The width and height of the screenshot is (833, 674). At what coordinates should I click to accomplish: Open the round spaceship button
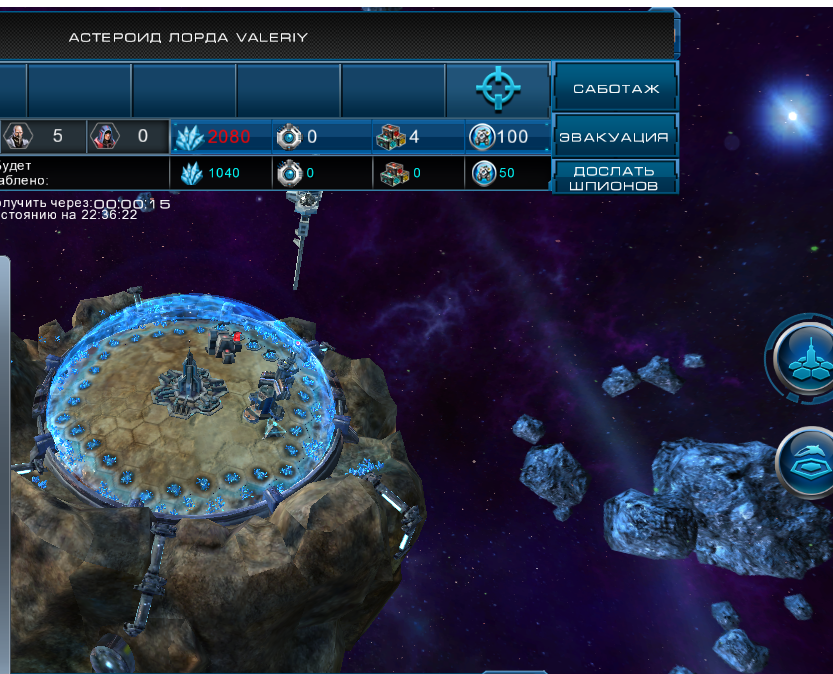(x=810, y=461)
